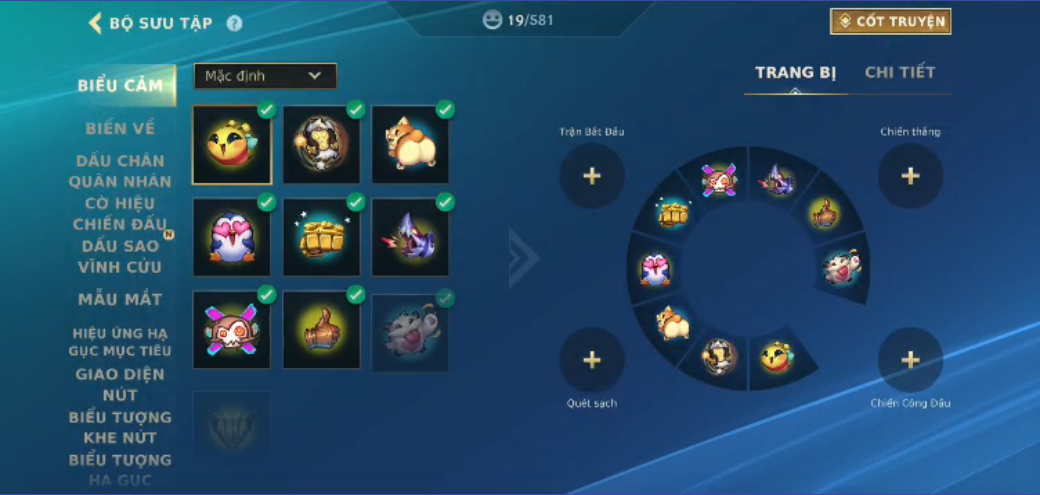Add an emote to Chiến thắng slot

[910, 176]
